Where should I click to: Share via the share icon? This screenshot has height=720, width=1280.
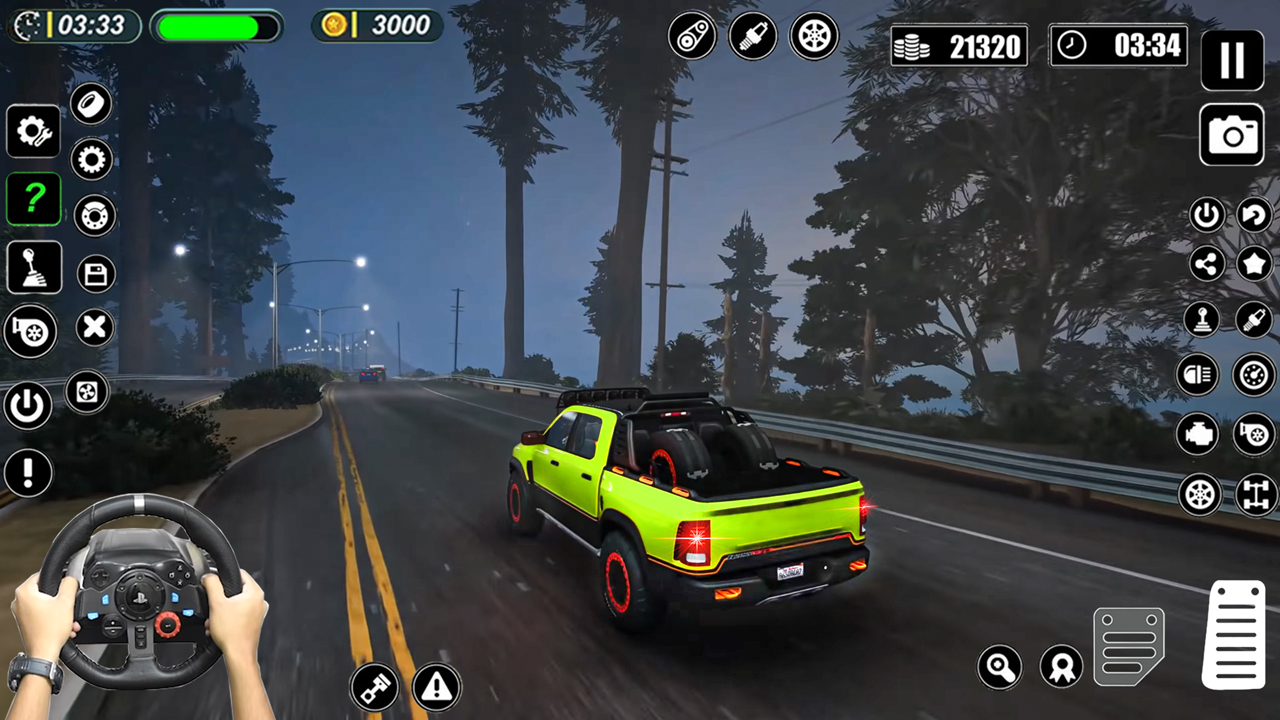[1206, 264]
